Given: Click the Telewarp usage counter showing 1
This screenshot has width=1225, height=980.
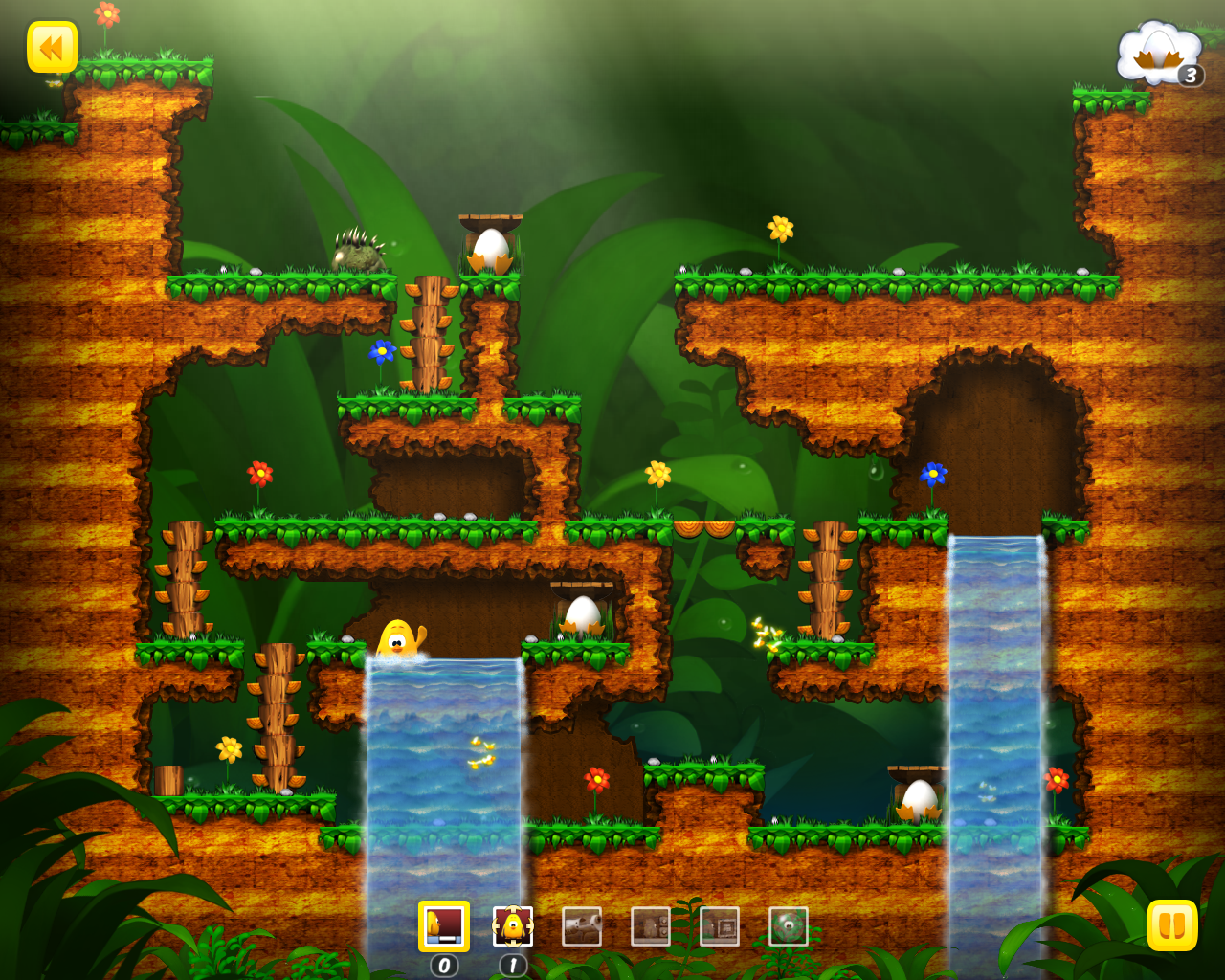Looking at the screenshot, I should tap(513, 967).
